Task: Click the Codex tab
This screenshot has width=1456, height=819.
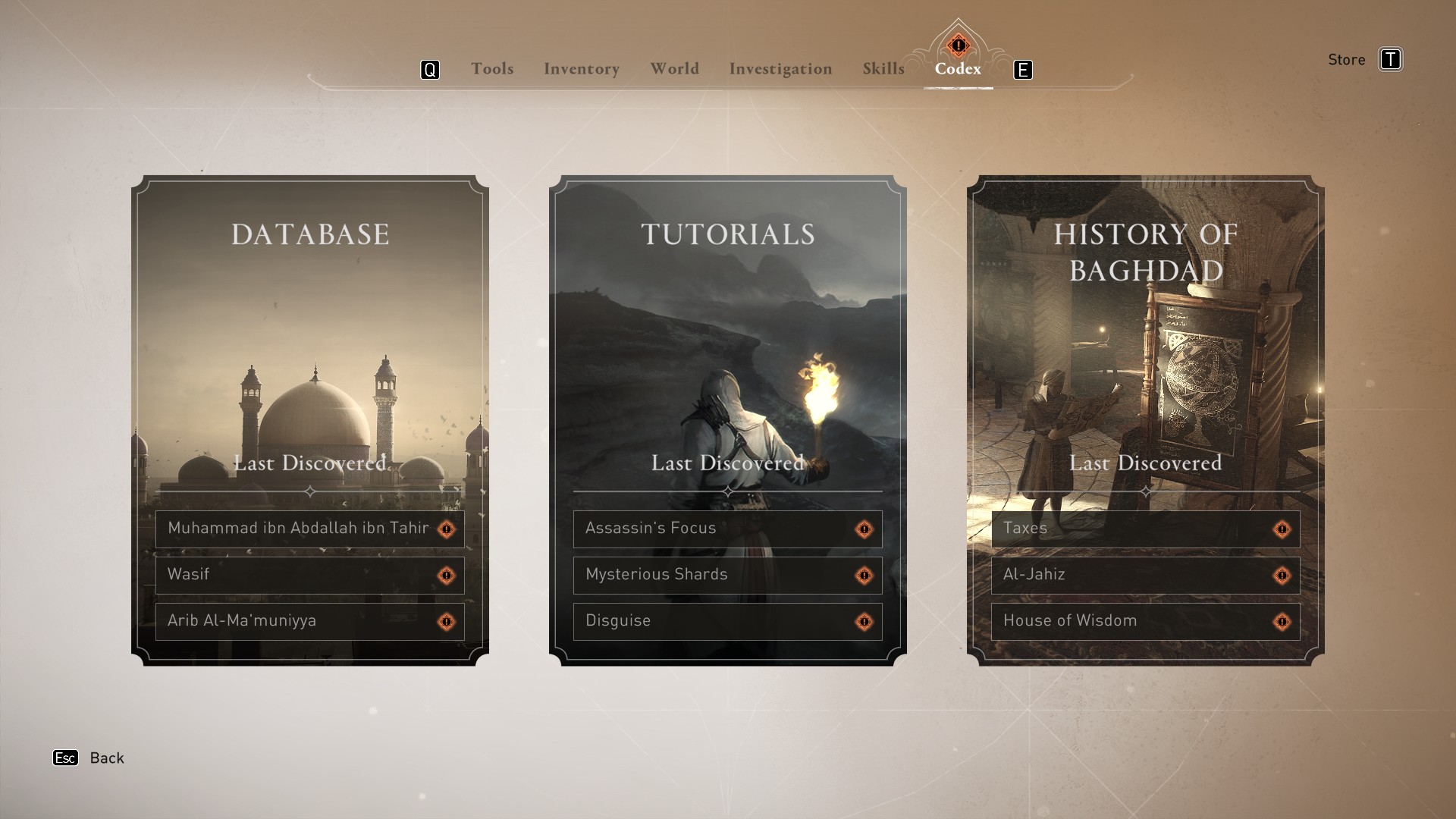Action: [x=958, y=69]
